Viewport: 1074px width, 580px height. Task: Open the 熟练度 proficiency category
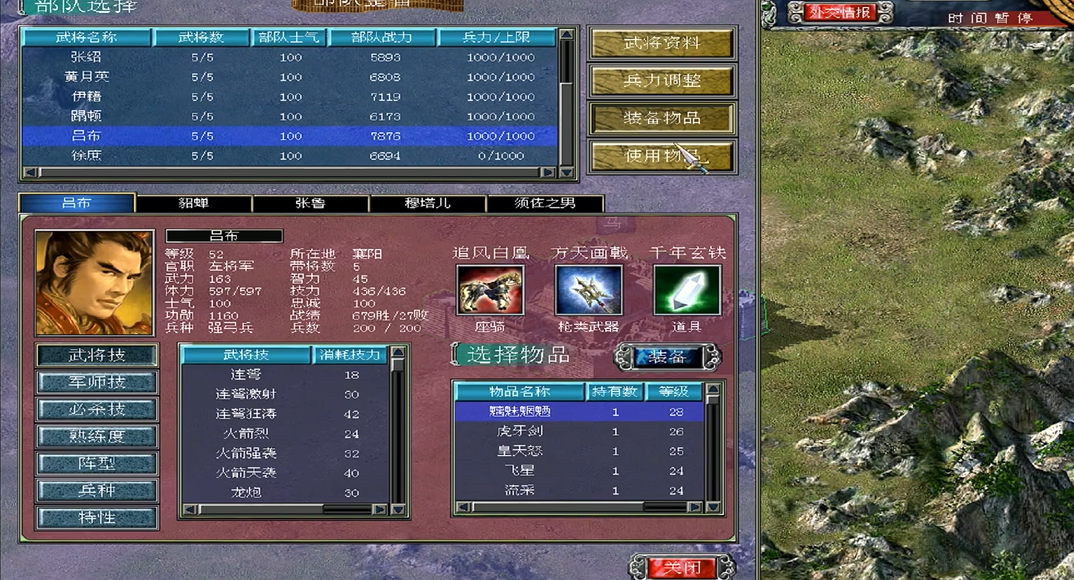pos(97,437)
